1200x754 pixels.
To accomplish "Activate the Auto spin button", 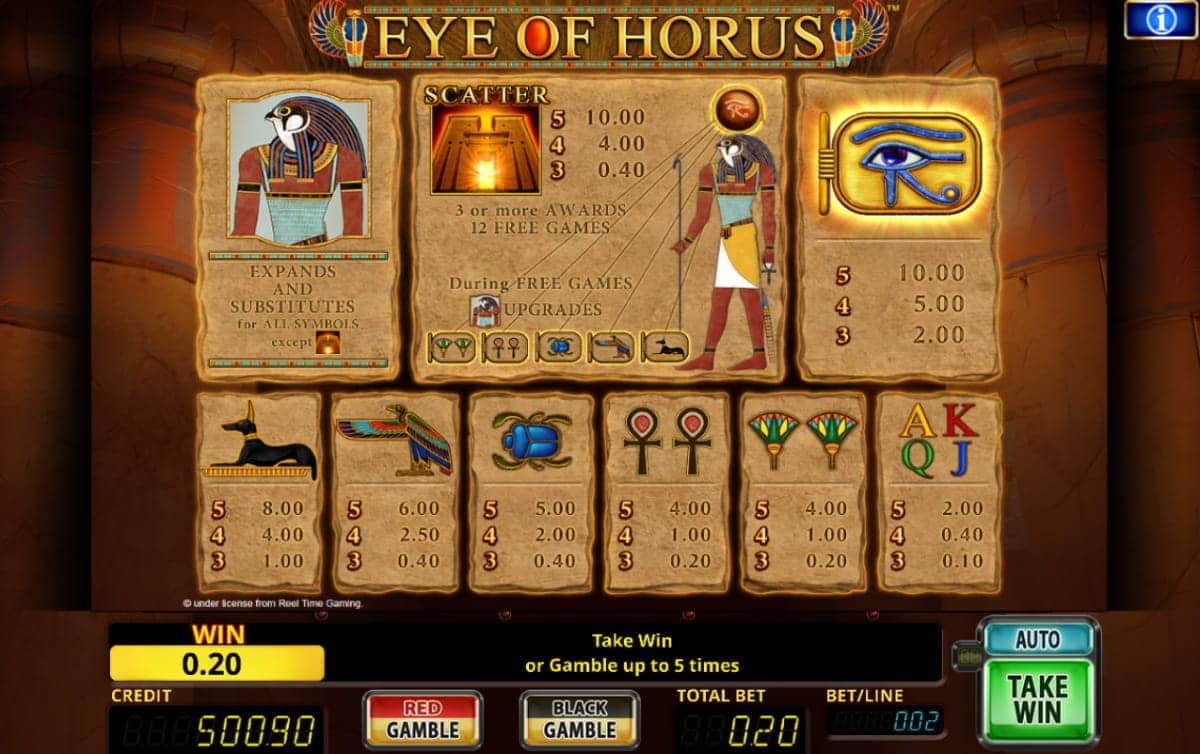I will (x=1037, y=639).
